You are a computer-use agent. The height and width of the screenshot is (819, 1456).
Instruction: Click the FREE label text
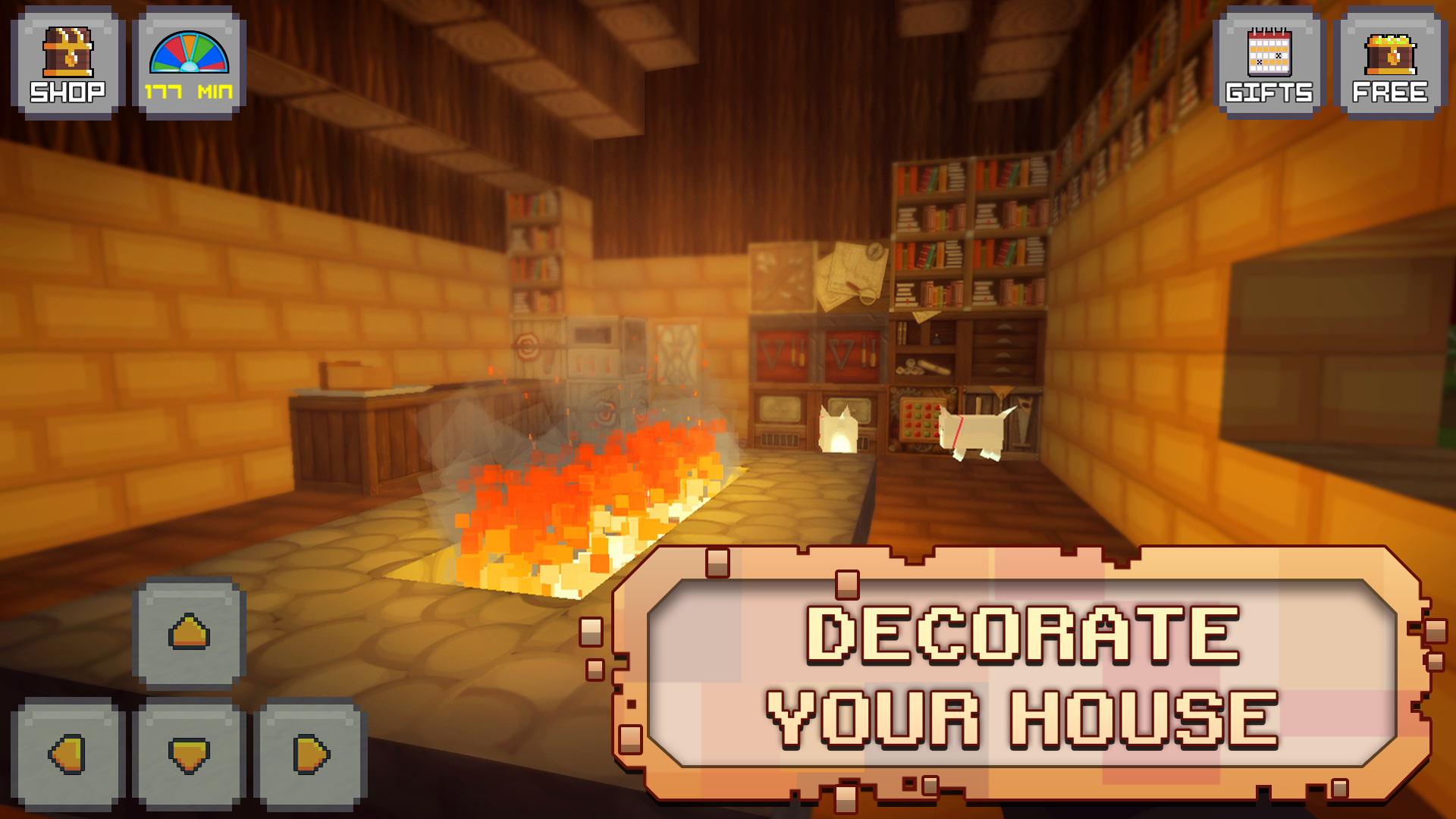click(1392, 93)
